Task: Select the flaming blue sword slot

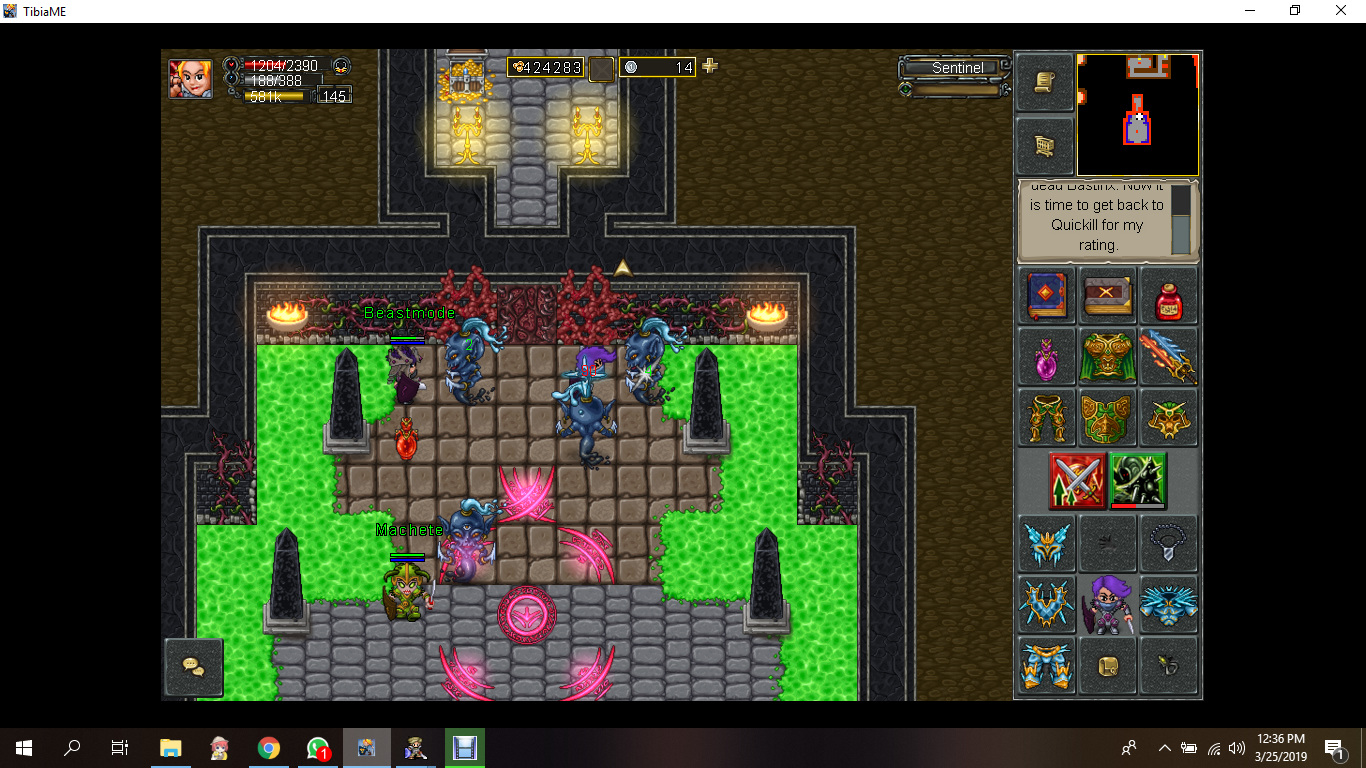Action: pyautogui.click(x=1168, y=357)
